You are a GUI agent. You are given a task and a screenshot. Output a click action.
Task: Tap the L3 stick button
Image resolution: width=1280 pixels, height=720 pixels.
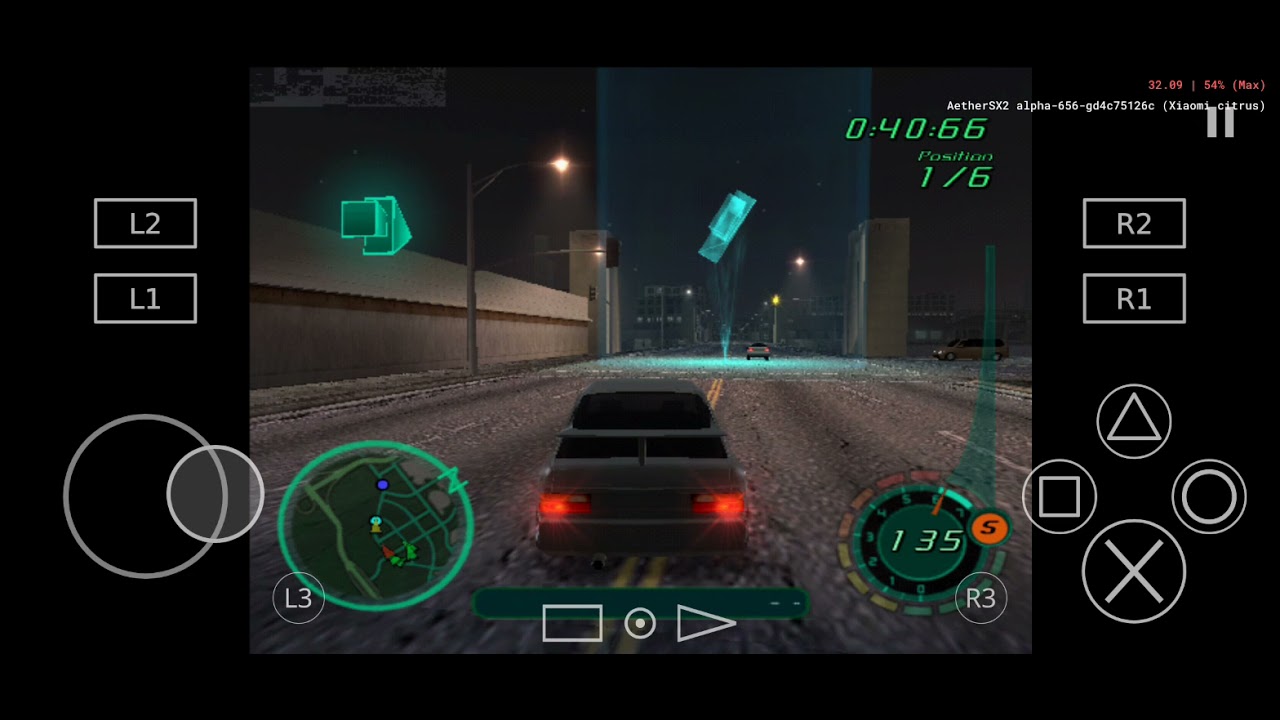point(298,598)
